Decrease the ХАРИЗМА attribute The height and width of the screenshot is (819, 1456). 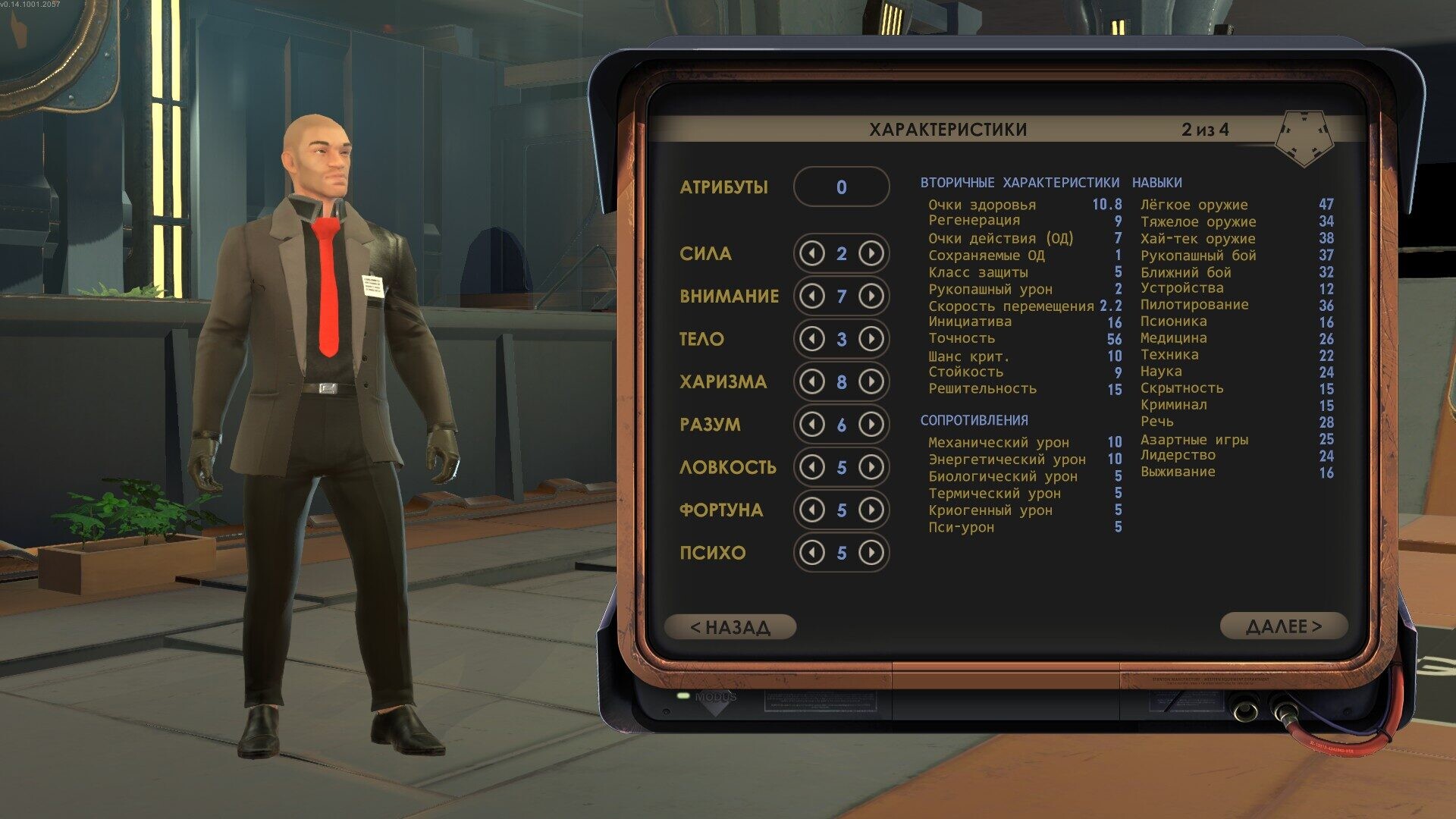(812, 381)
